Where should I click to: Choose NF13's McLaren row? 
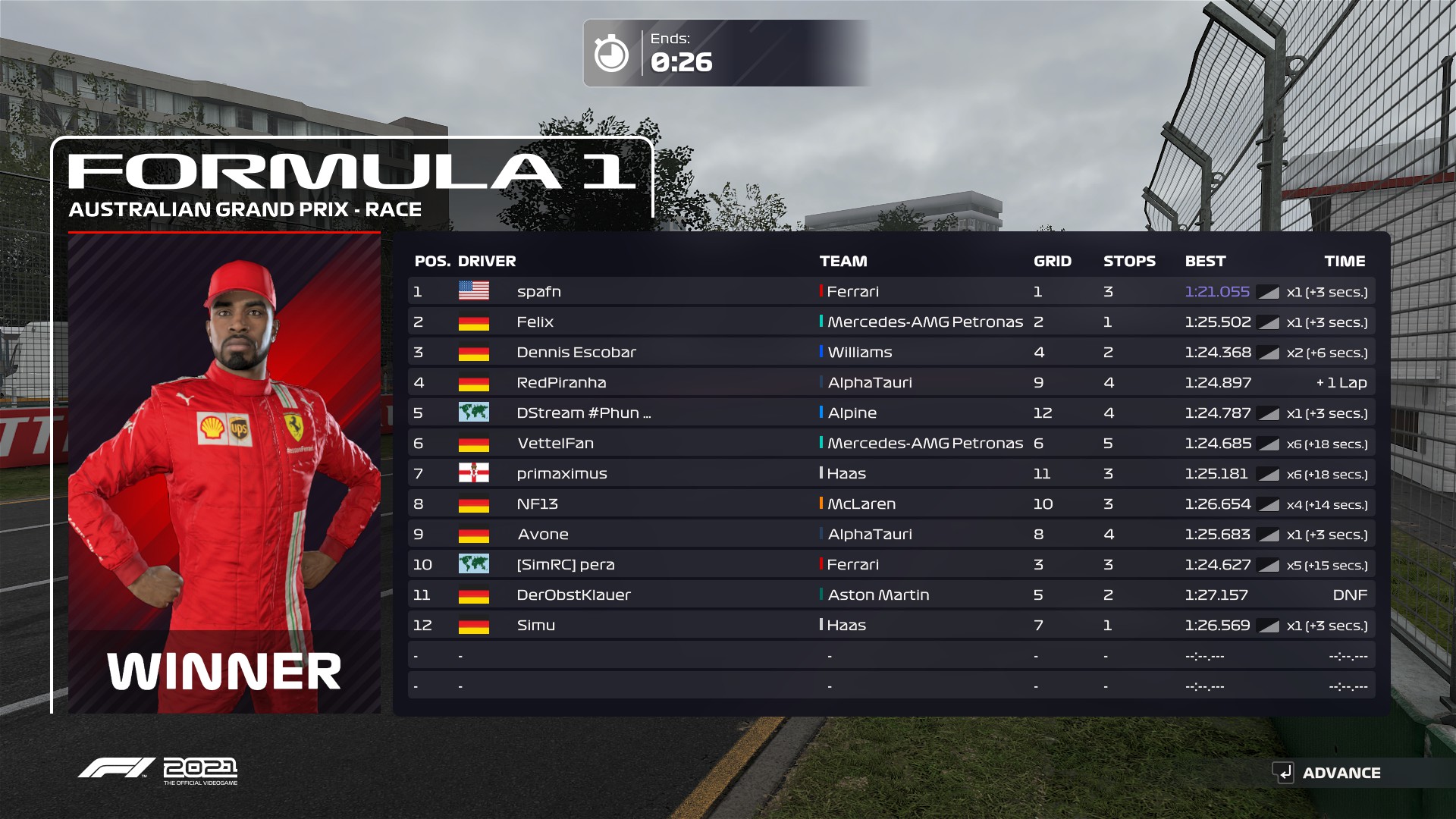point(890,504)
